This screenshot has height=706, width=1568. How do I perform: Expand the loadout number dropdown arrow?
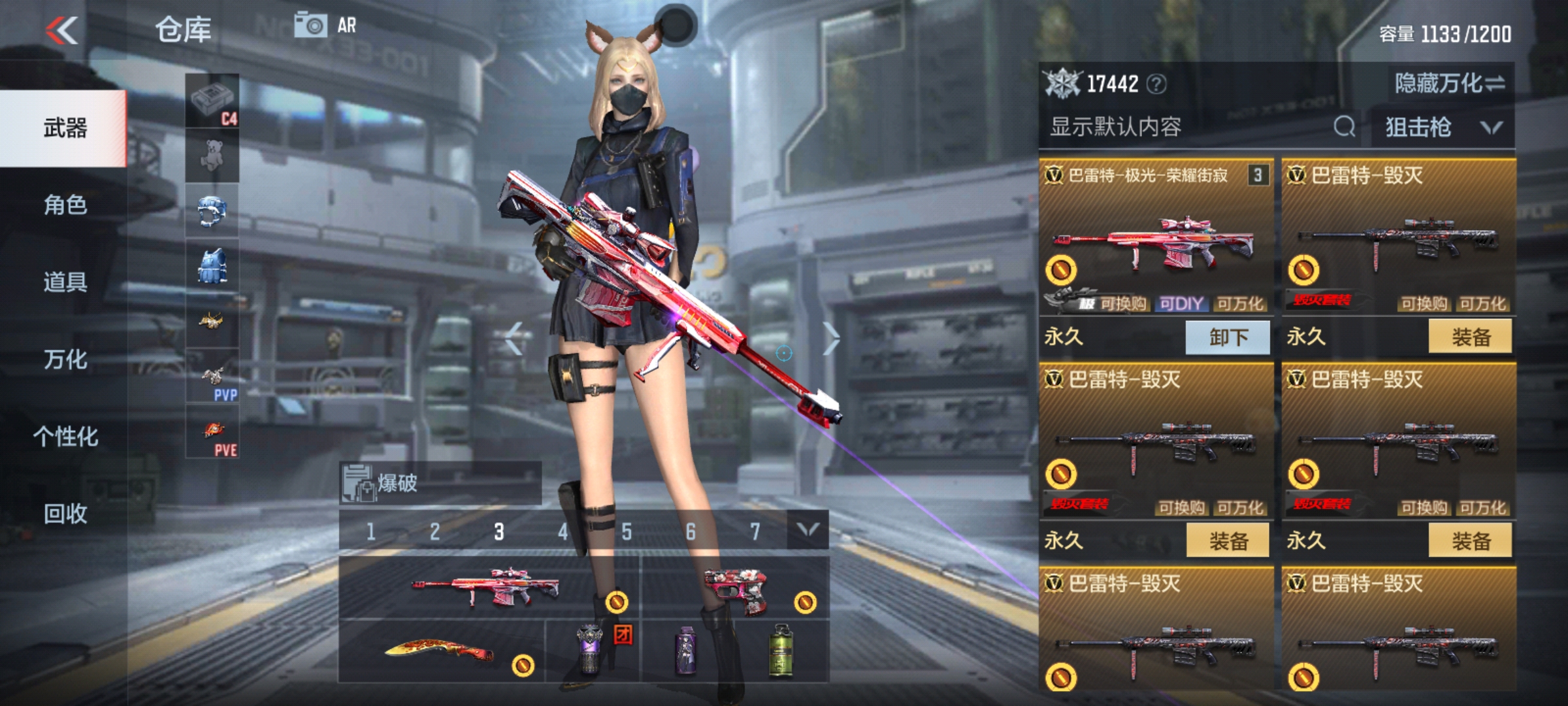[808, 530]
